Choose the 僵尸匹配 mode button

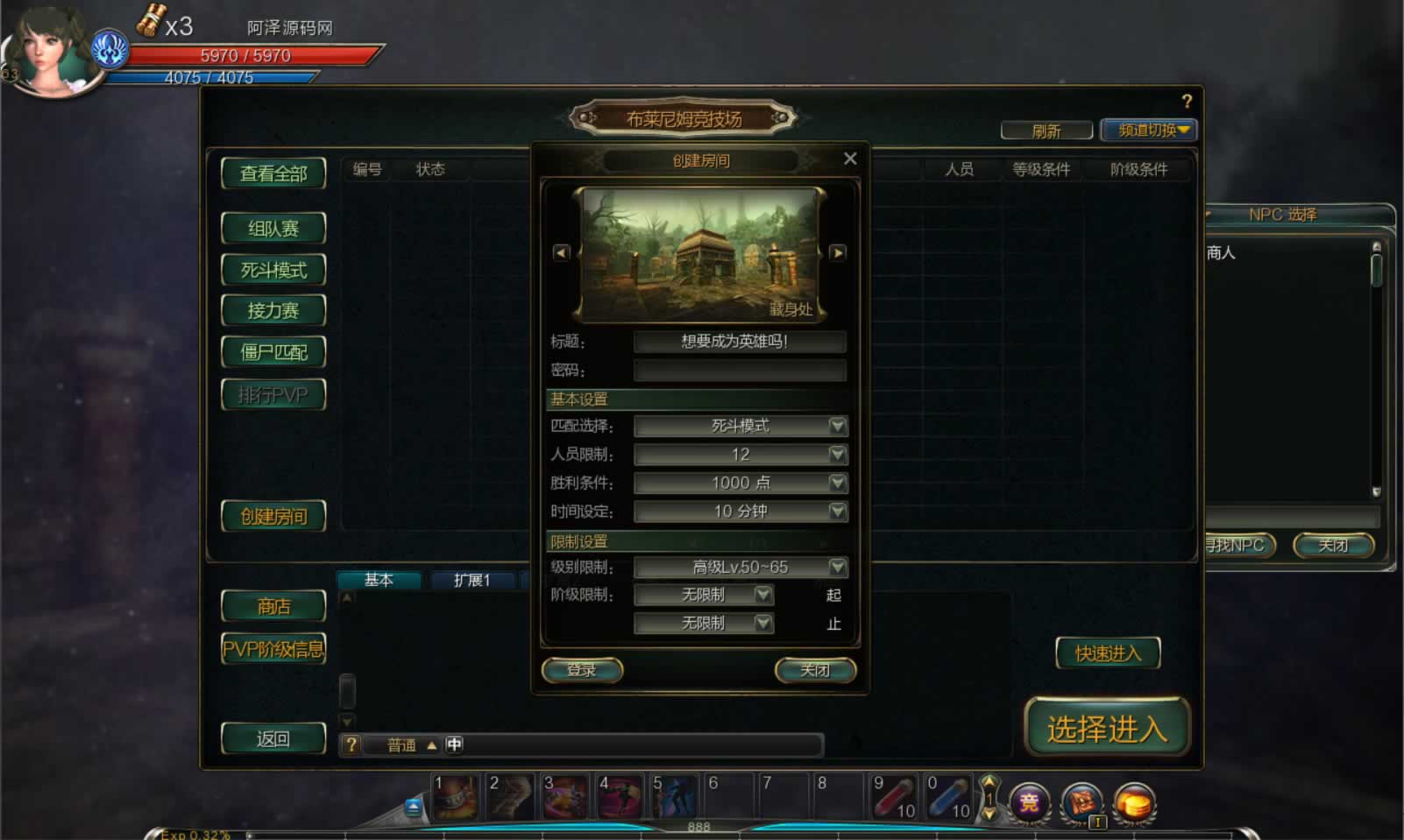click(273, 352)
